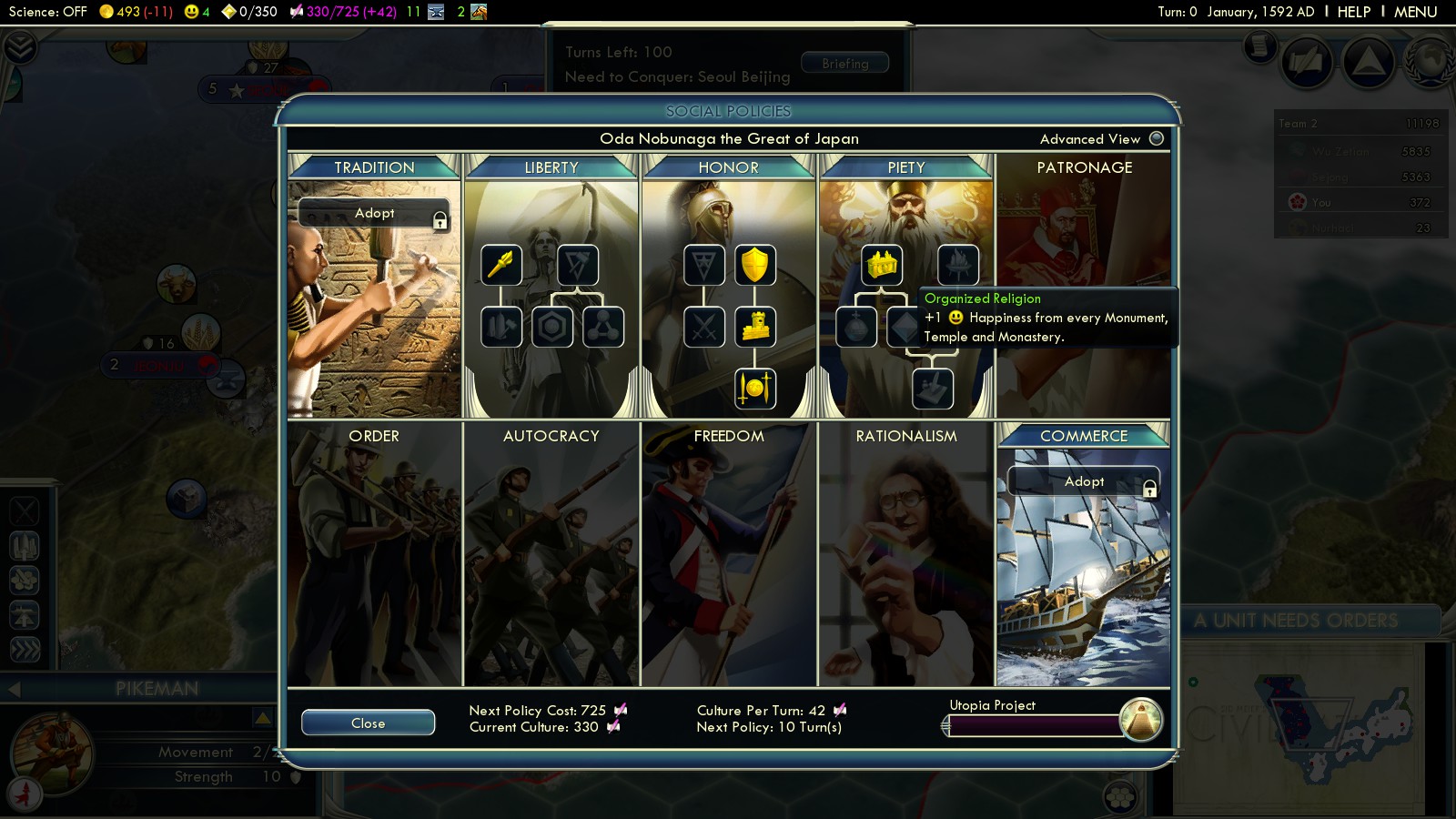
Task: Click the Liberty branch header
Action: coord(551,167)
